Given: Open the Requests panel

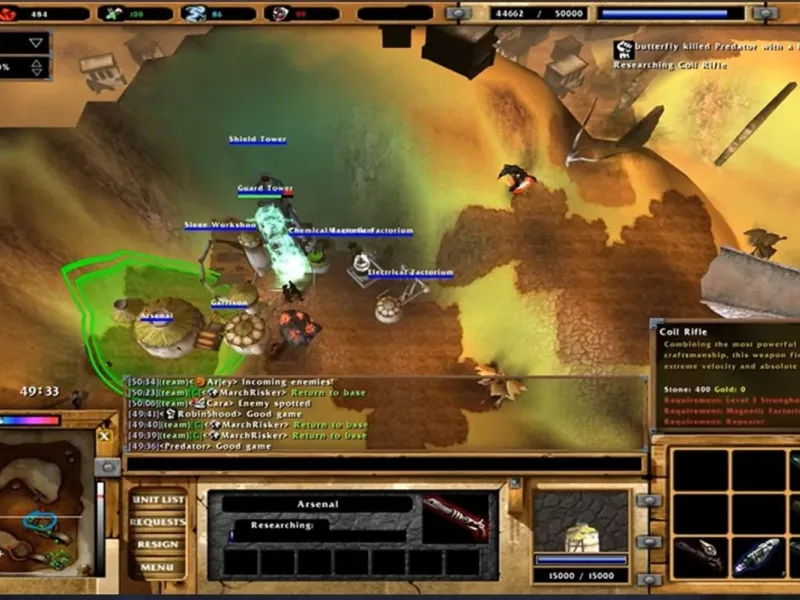Looking at the screenshot, I should coord(158,522).
